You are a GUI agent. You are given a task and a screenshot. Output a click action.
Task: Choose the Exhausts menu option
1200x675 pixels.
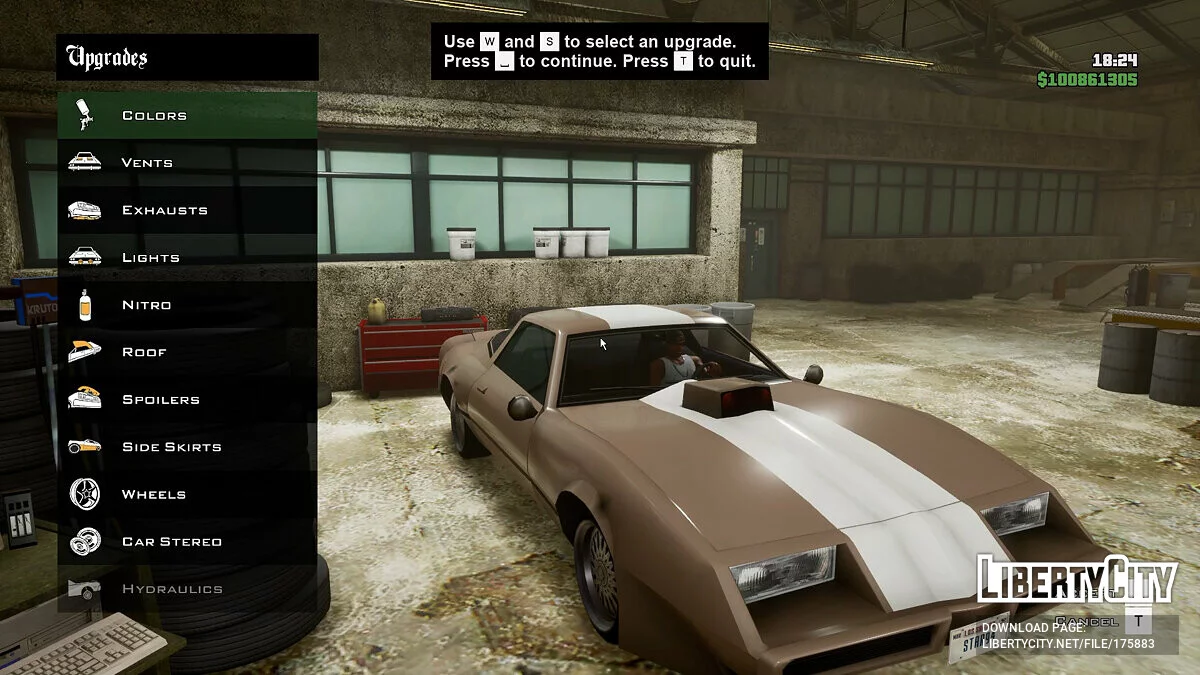[x=164, y=210]
